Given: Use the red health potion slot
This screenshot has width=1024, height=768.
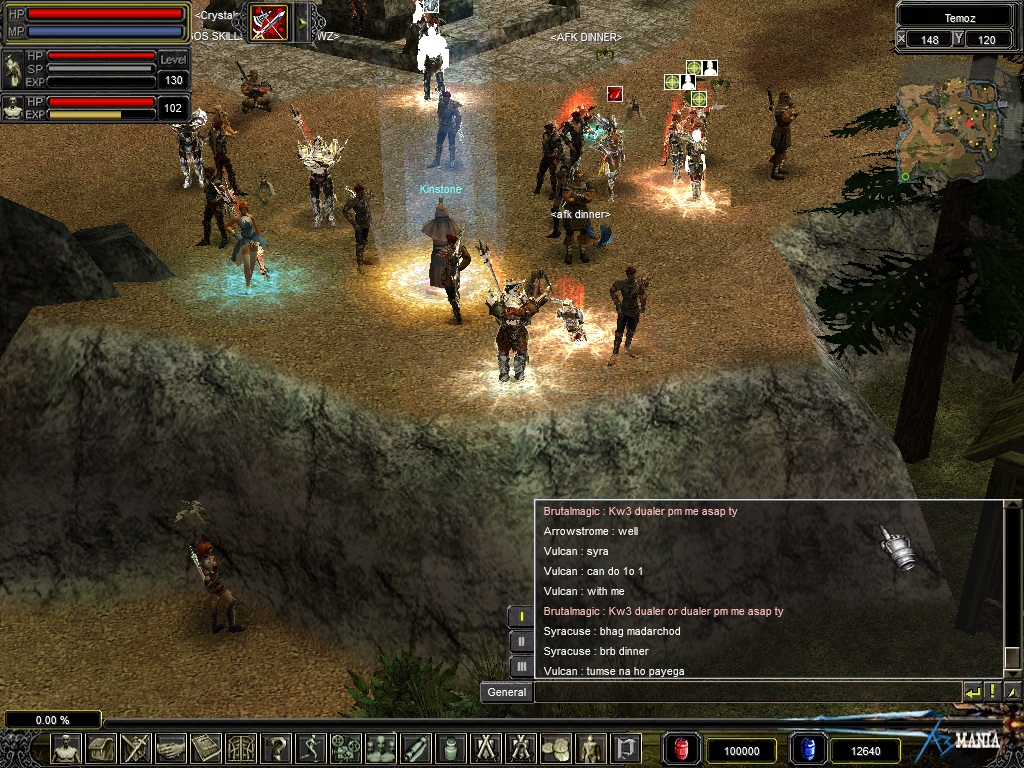Looking at the screenshot, I should (x=681, y=749).
